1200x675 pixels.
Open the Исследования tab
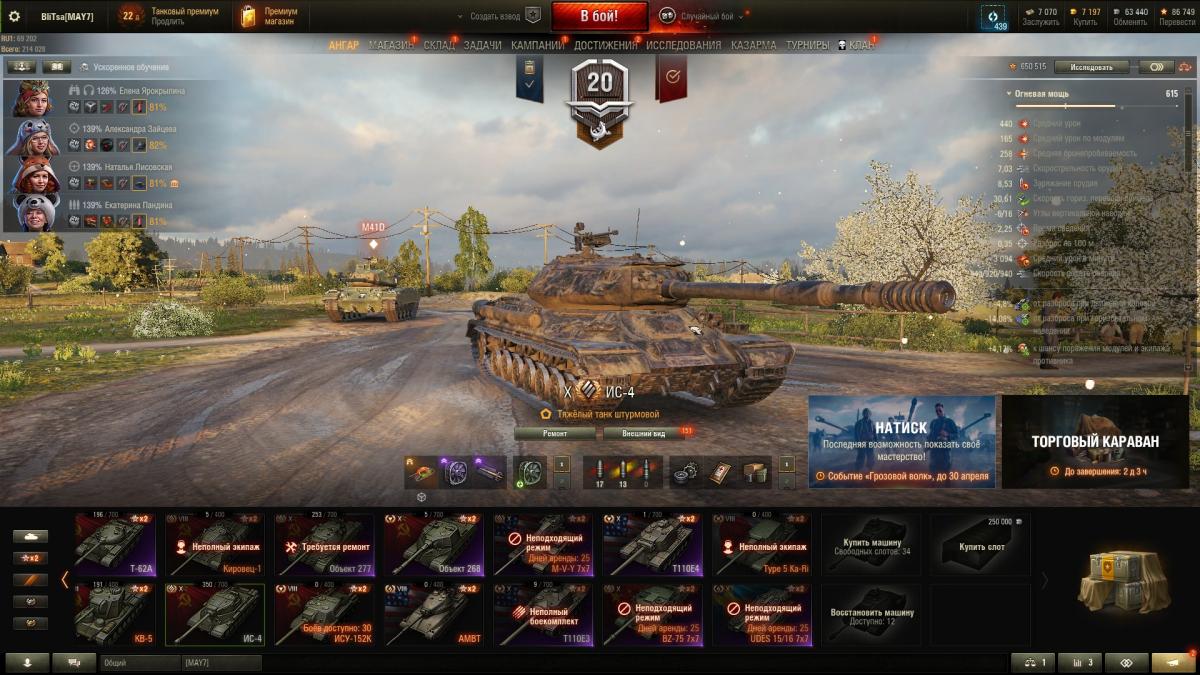coord(683,45)
